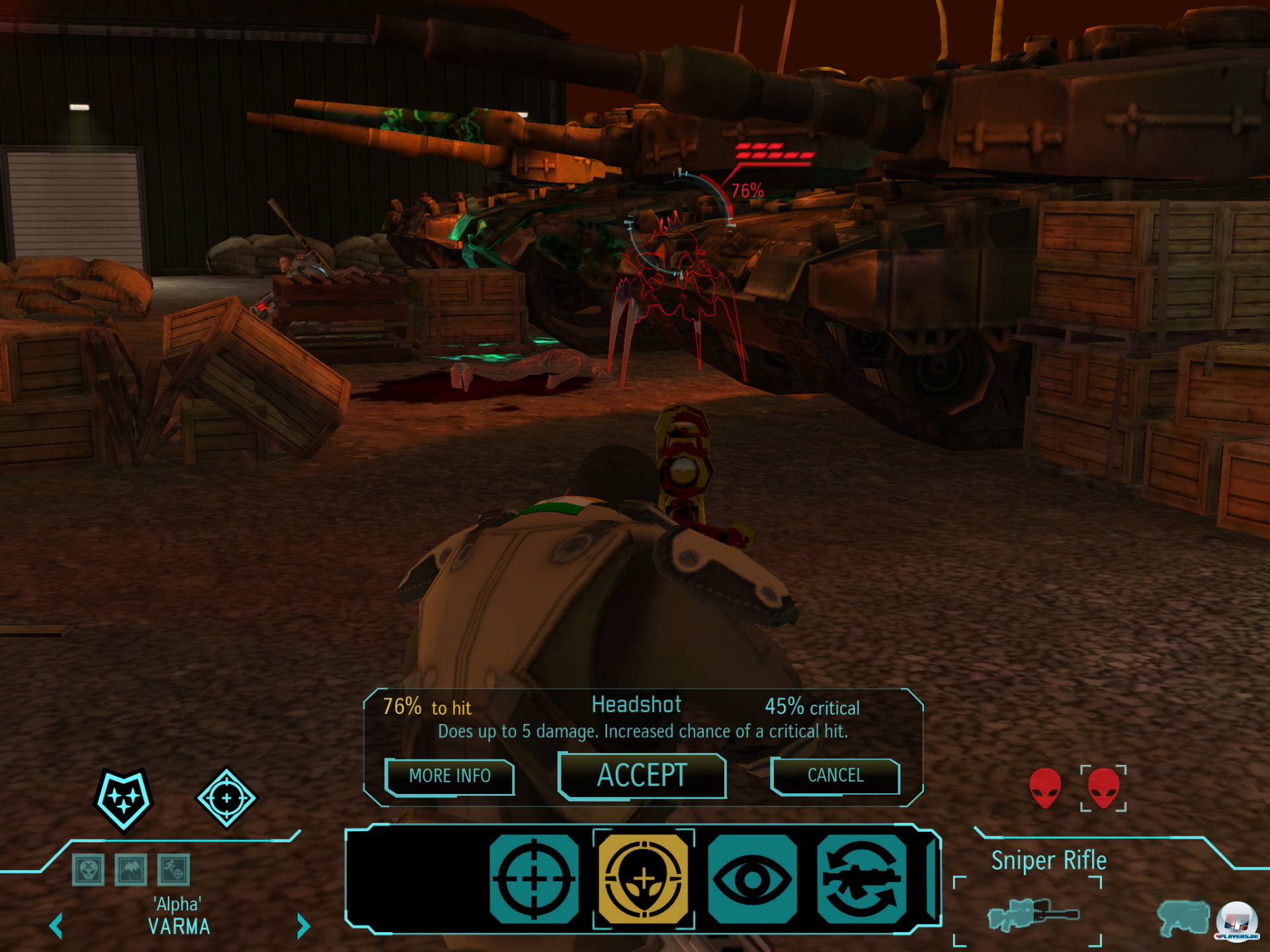Select the Sniper Rifle weapon
This screenshot has width=1270, height=952.
(x=1032, y=915)
